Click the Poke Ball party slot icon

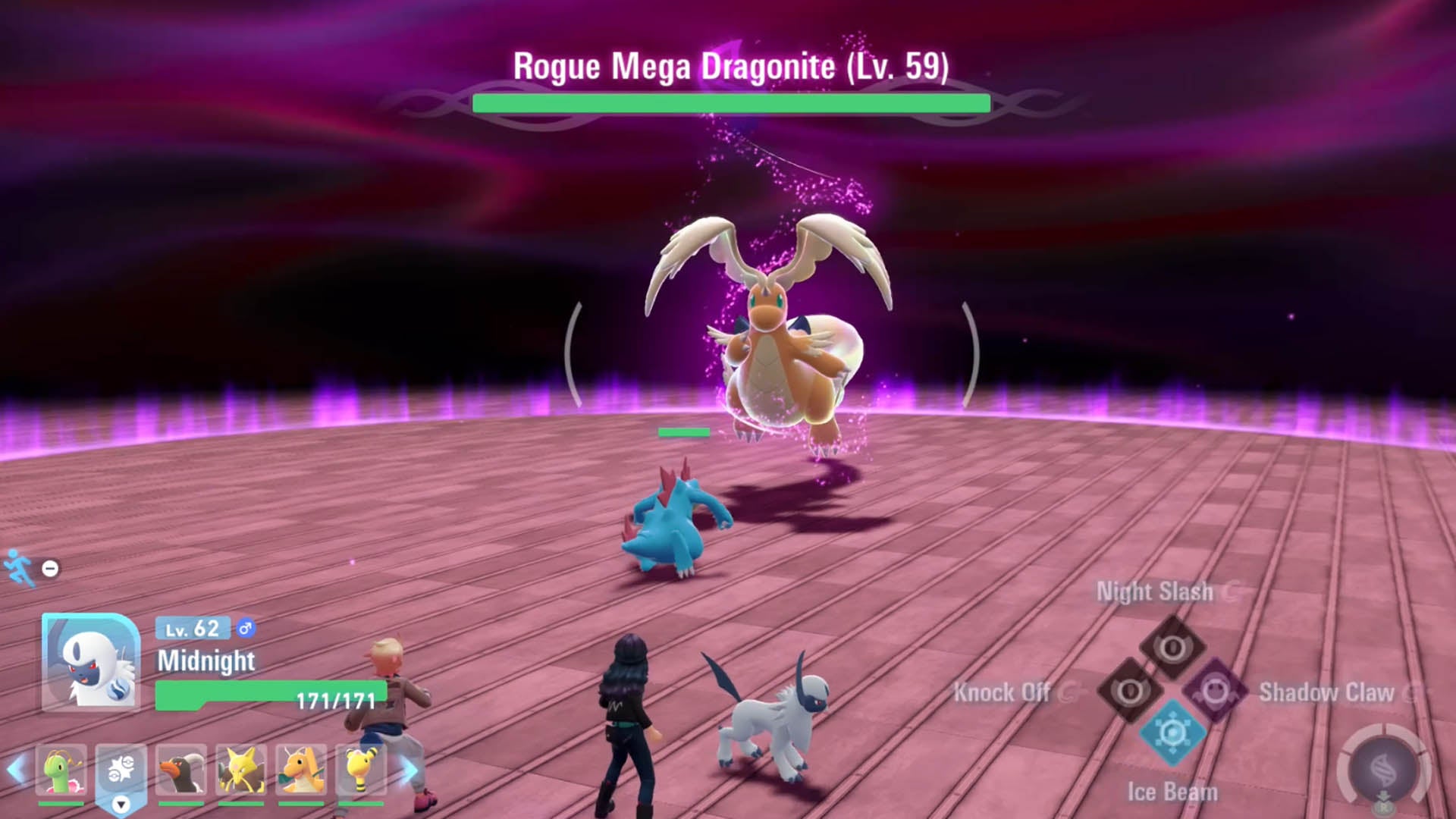point(121,768)
